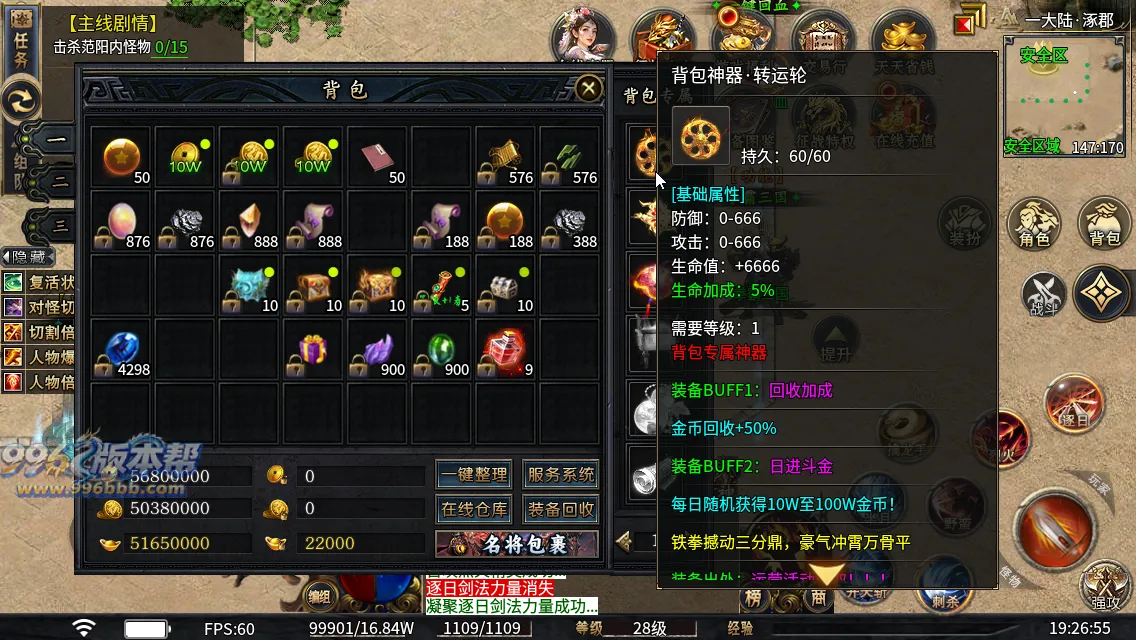The image size is (1136, 640).
Task: Open the 装备回收 equipment recycle
Action: tap(561, 509)
